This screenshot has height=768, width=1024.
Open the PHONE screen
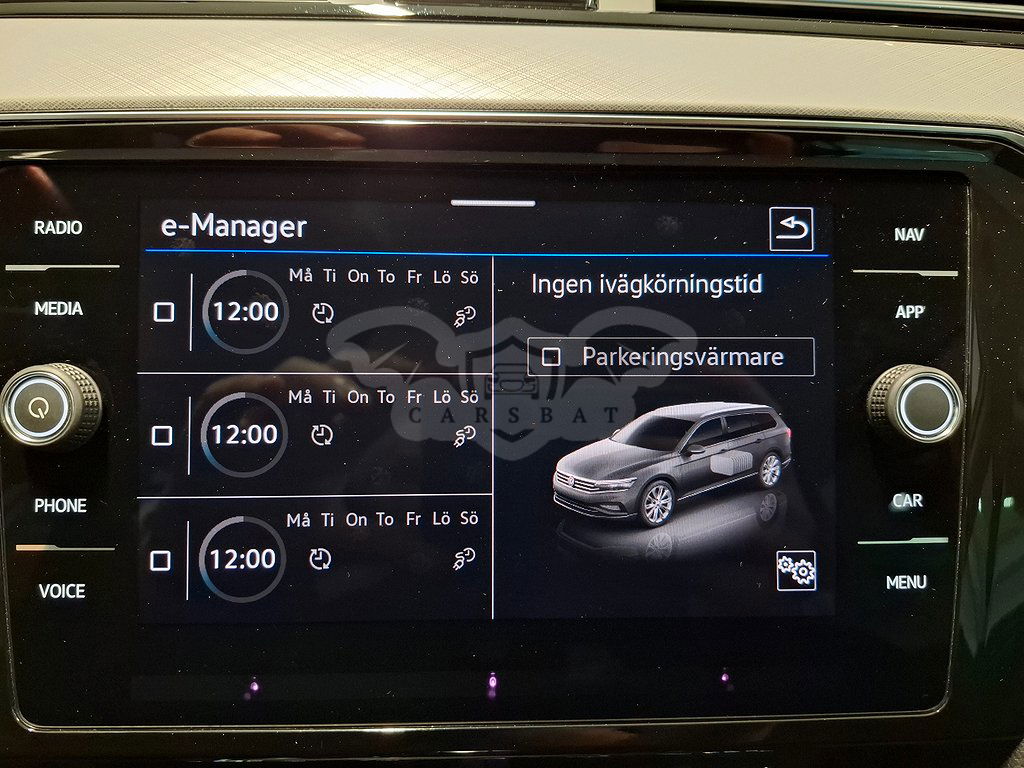point(60,506)
